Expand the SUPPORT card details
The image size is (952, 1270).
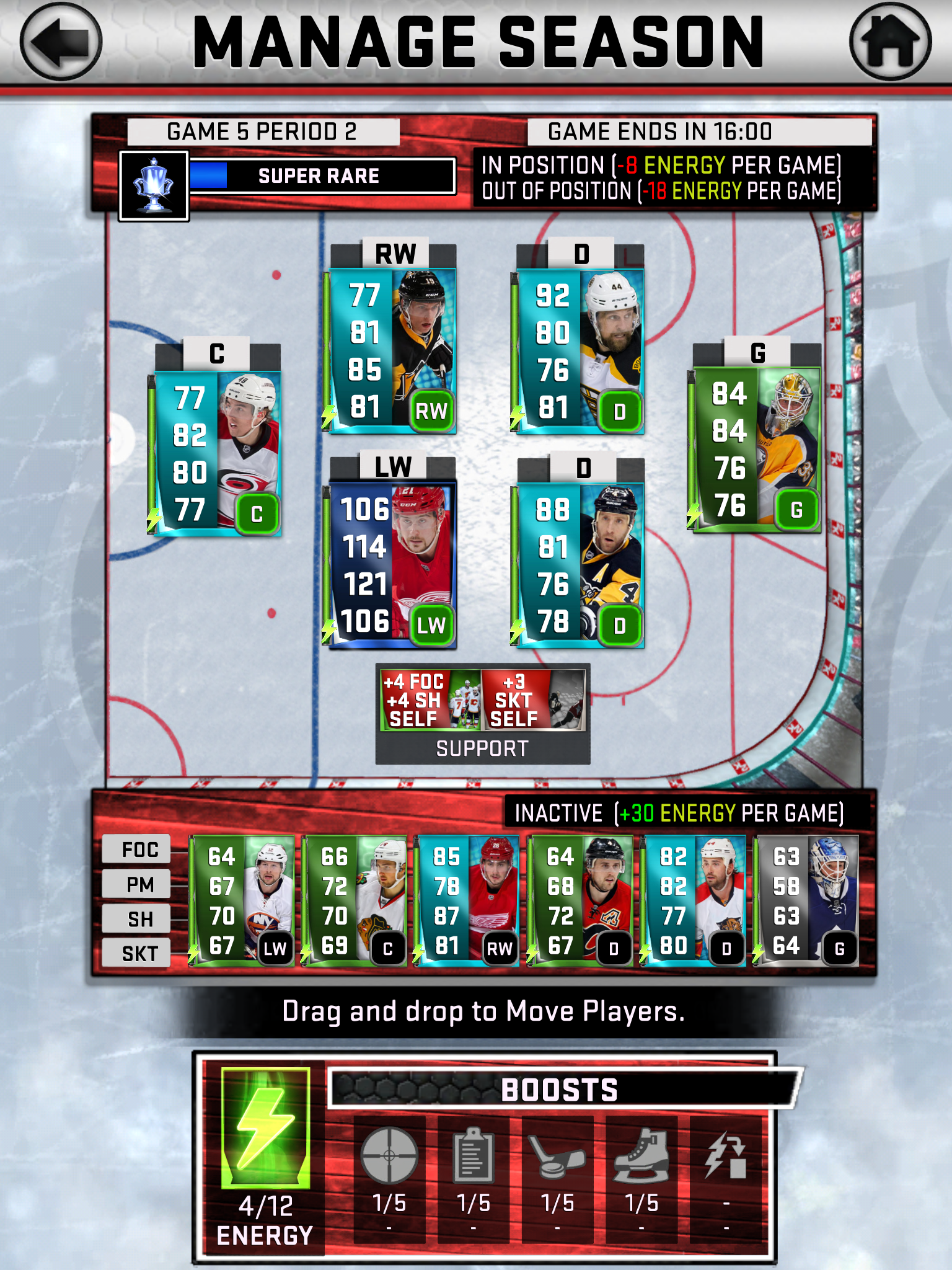[483, 713]
